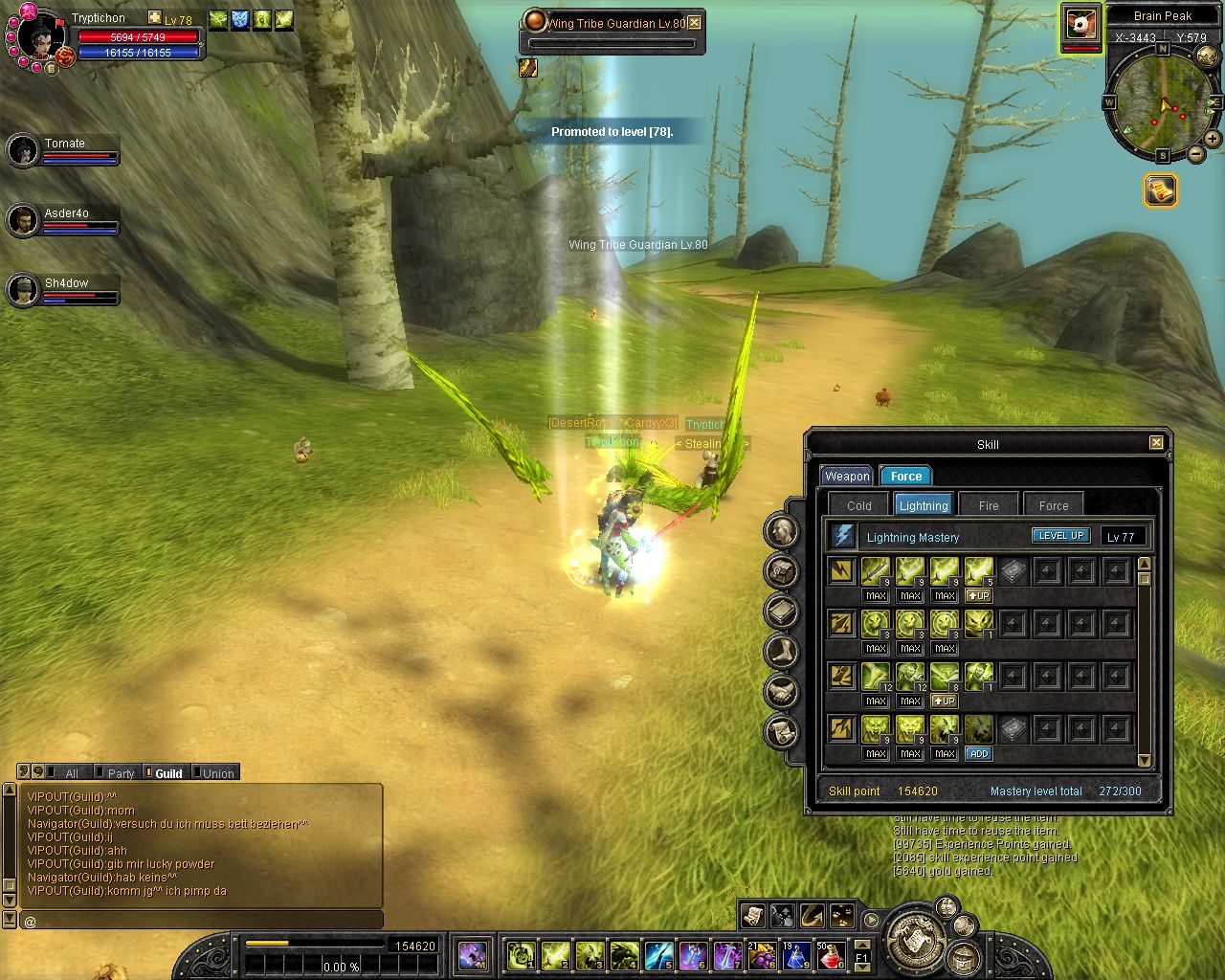
Task: Switch chat to the Union tab
Action: pyautogui.click(x=217, y=773)
